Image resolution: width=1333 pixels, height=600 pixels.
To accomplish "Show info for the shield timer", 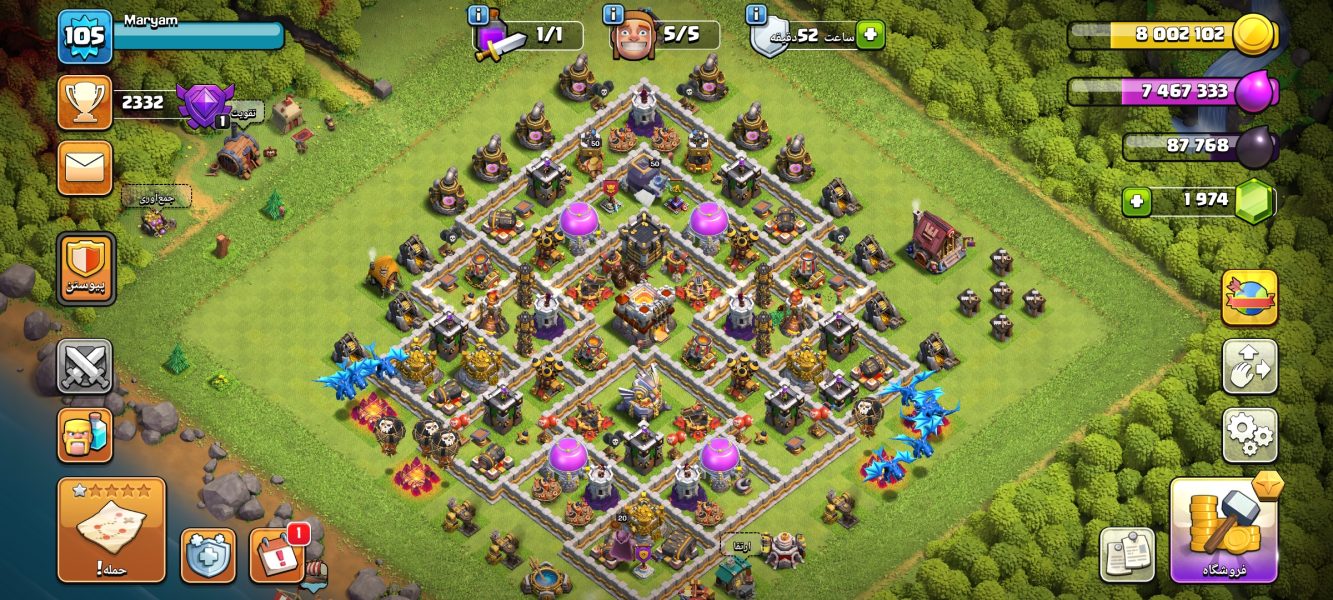I will (x=757, y=14).
